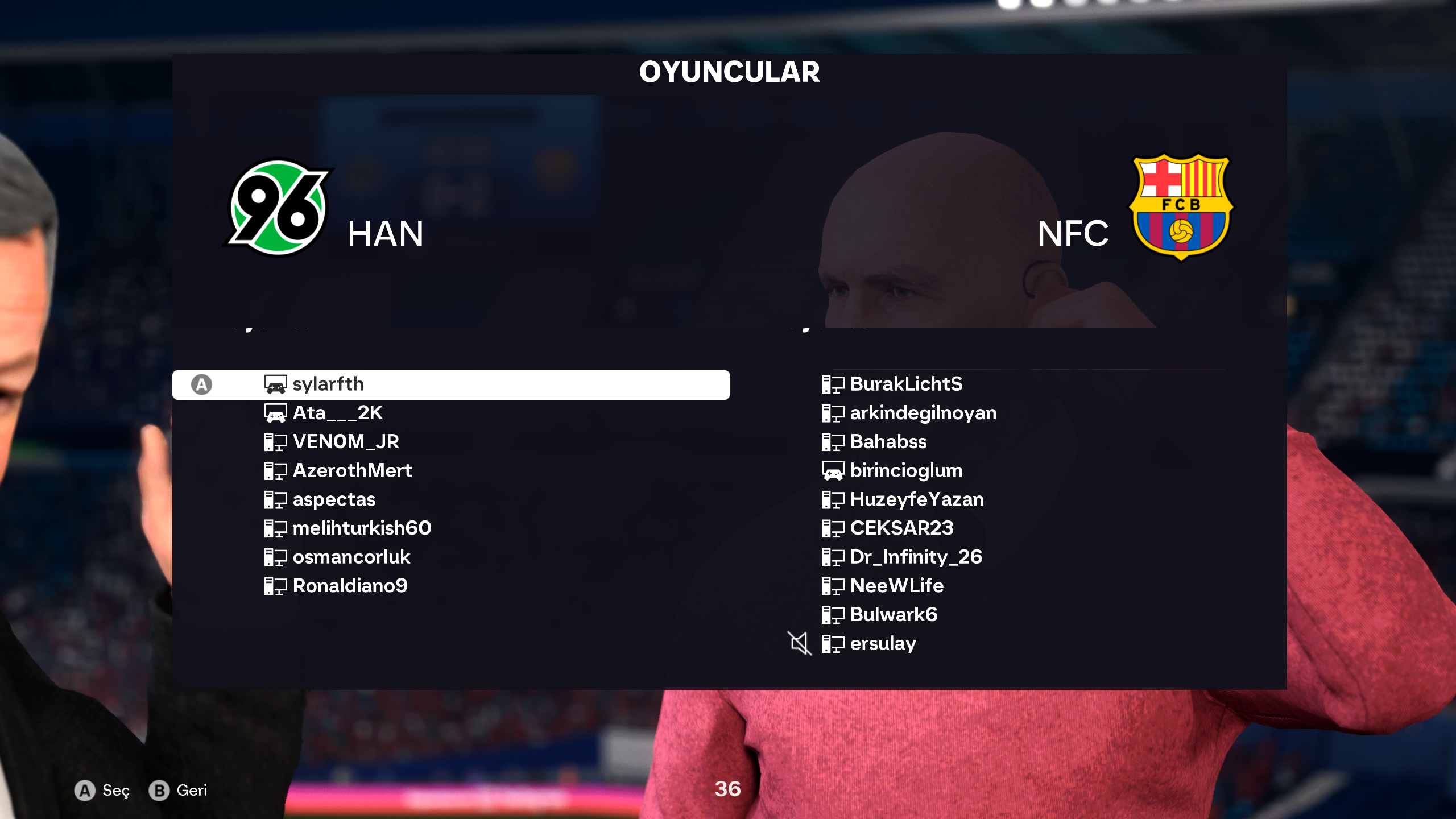Toggle the muted speaker icon beside ersulay
The width and height of the screenshot is (1456, 819).
[799, 644]
